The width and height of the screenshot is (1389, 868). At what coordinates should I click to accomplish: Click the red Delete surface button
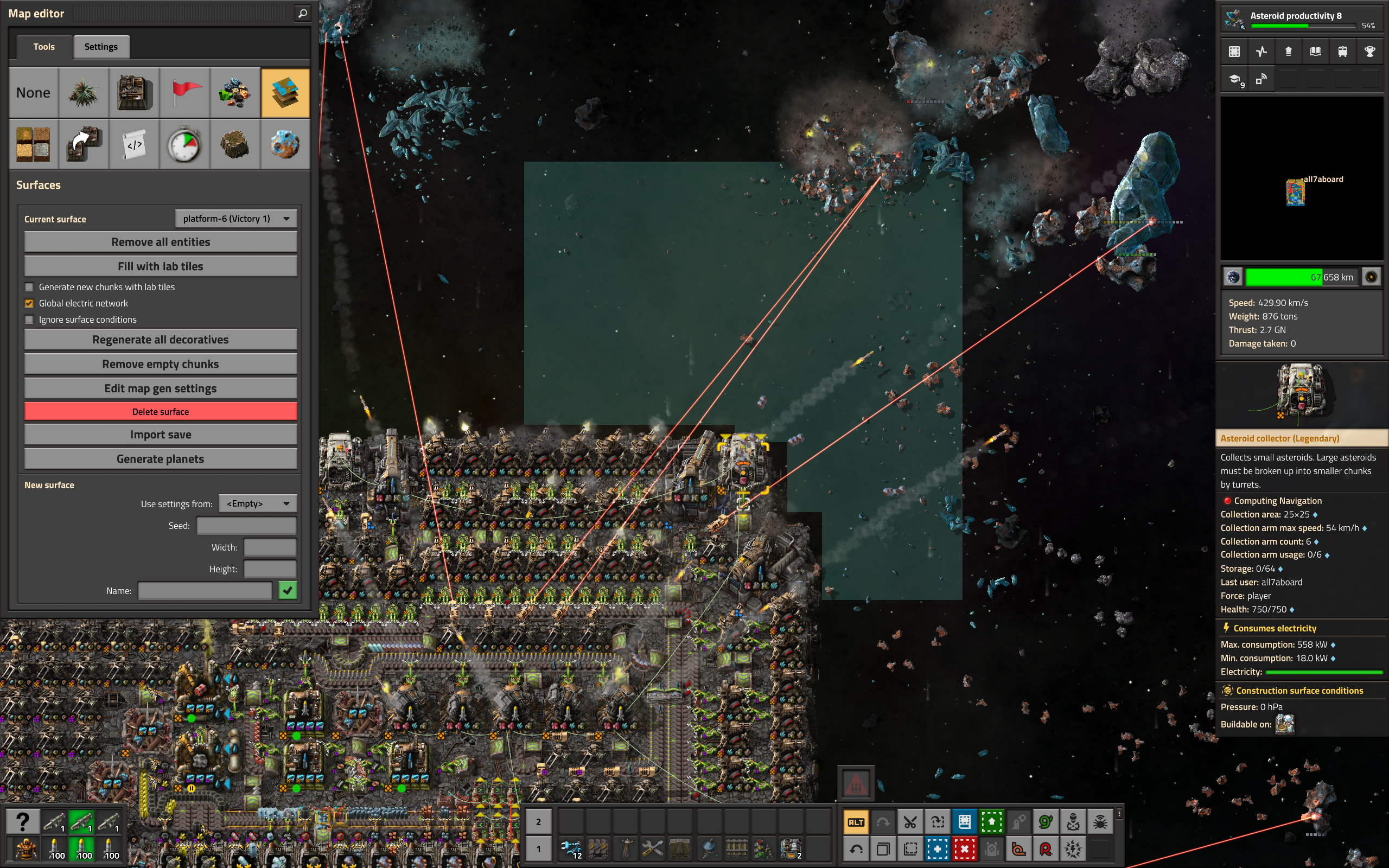160,412
